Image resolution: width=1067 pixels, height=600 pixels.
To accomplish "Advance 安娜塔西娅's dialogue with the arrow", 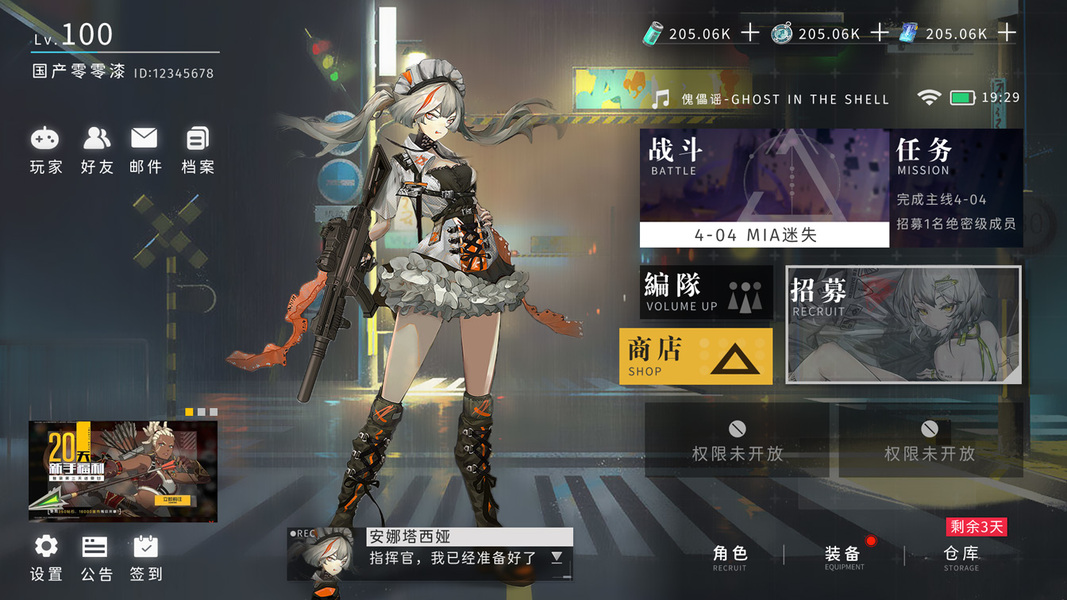I will click(557, 558).
